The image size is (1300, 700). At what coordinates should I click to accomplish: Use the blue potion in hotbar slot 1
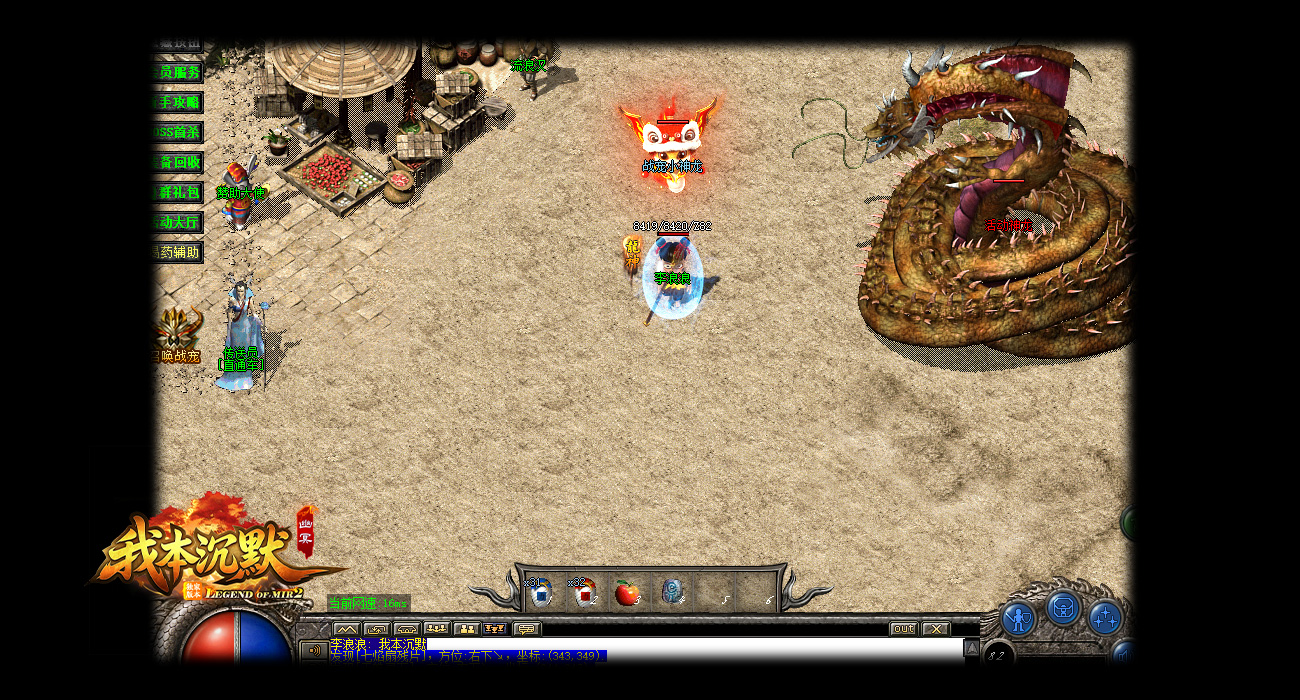pyautogui.click(x=541, y=593)
